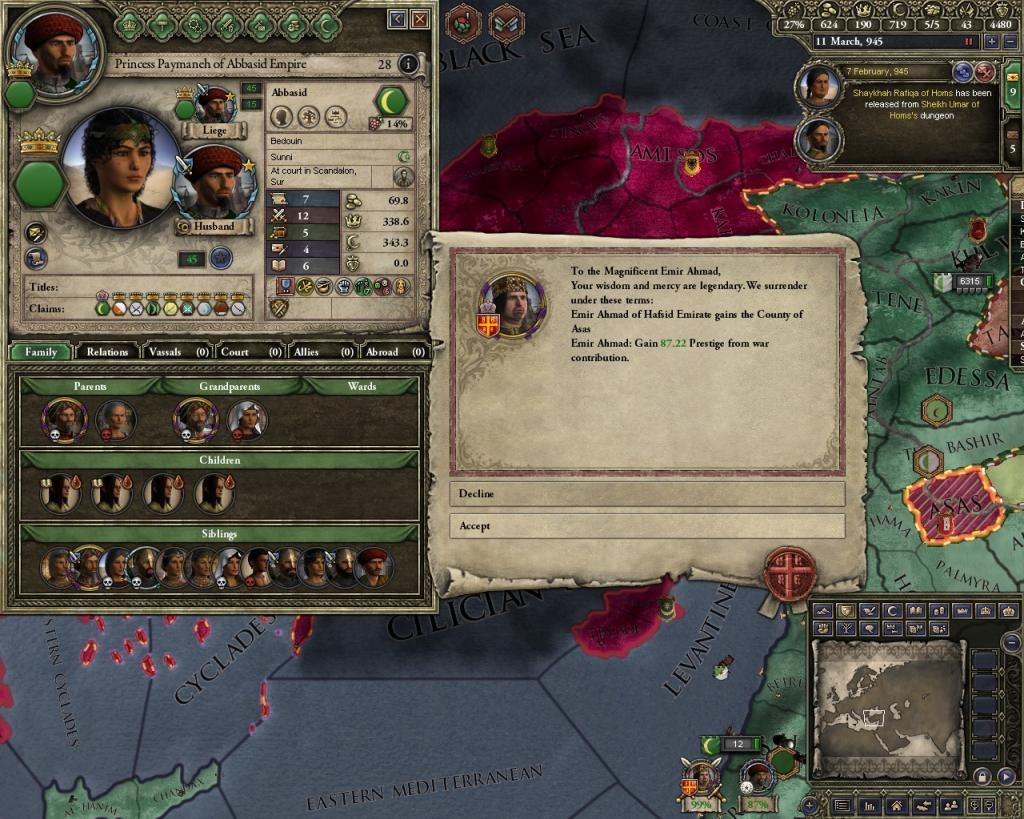Click the Liege portrait
1024x819 pixels.
tap(215, 104)
